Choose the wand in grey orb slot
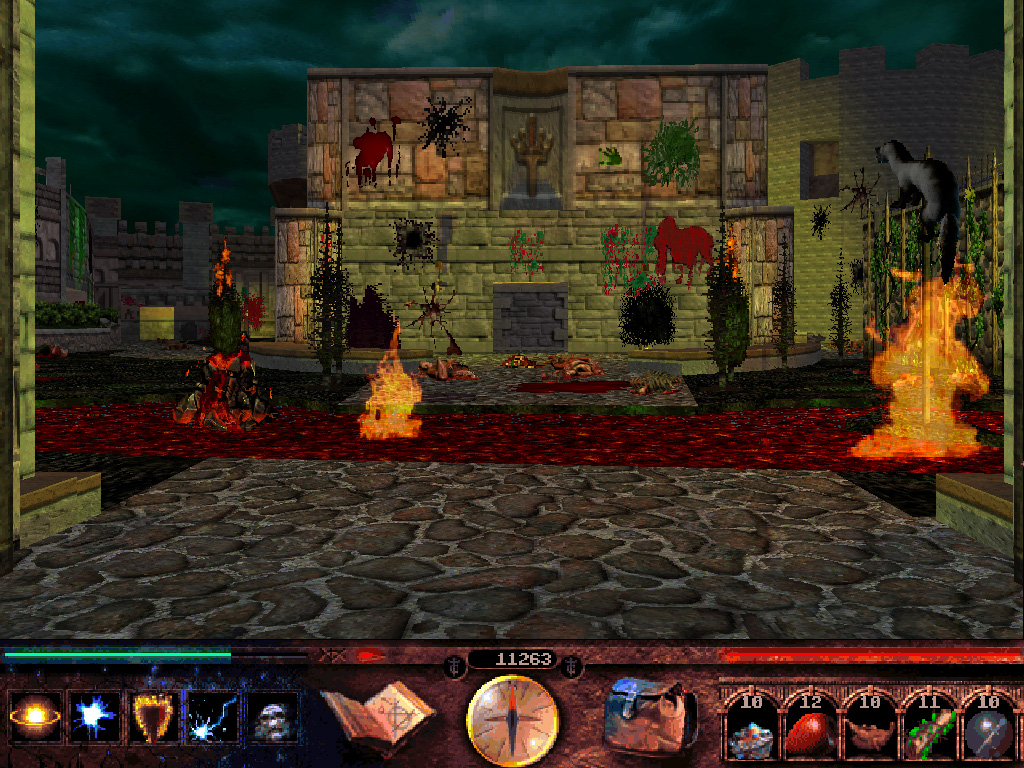 [x=988, y=729]
